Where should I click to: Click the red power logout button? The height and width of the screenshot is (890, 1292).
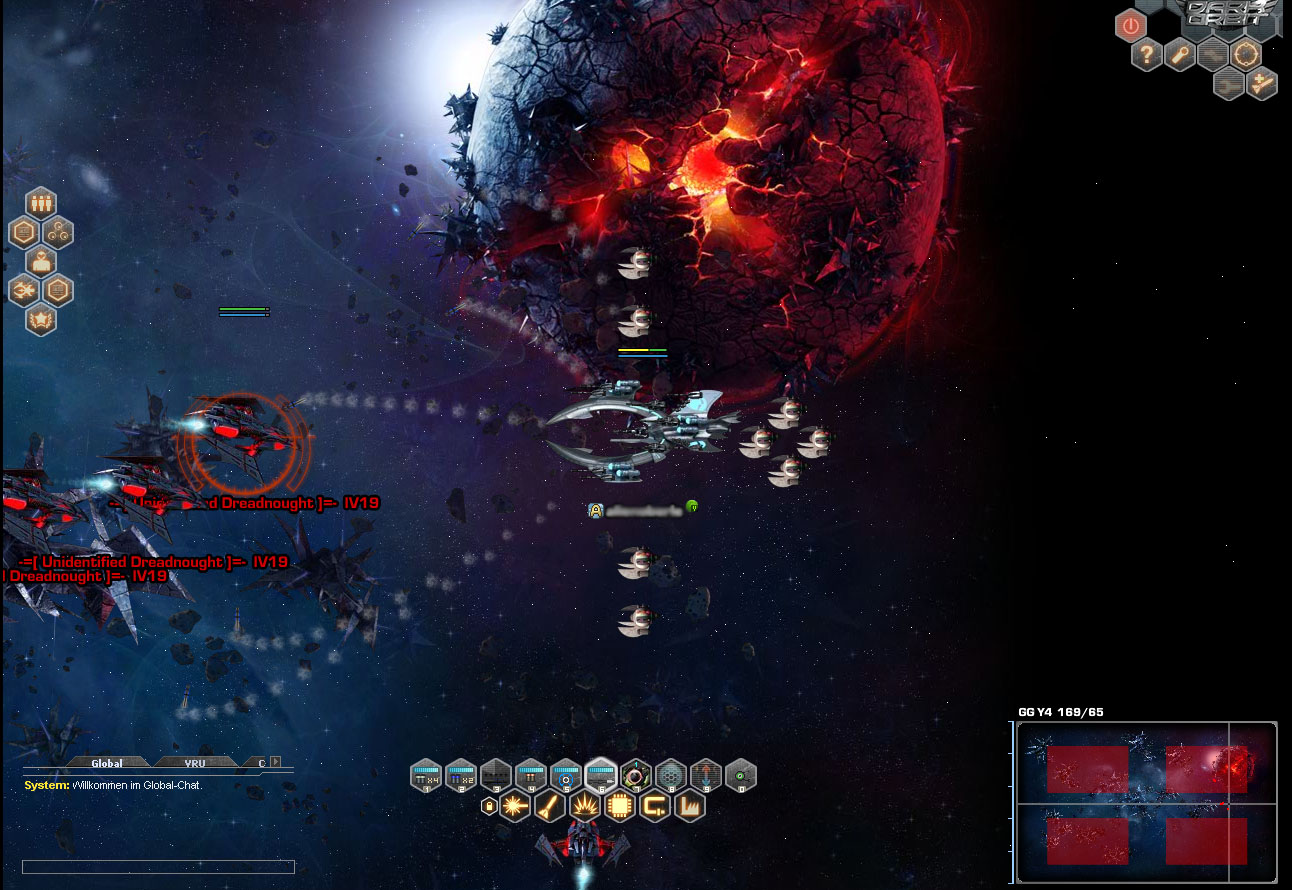(x=1130, y=25)
